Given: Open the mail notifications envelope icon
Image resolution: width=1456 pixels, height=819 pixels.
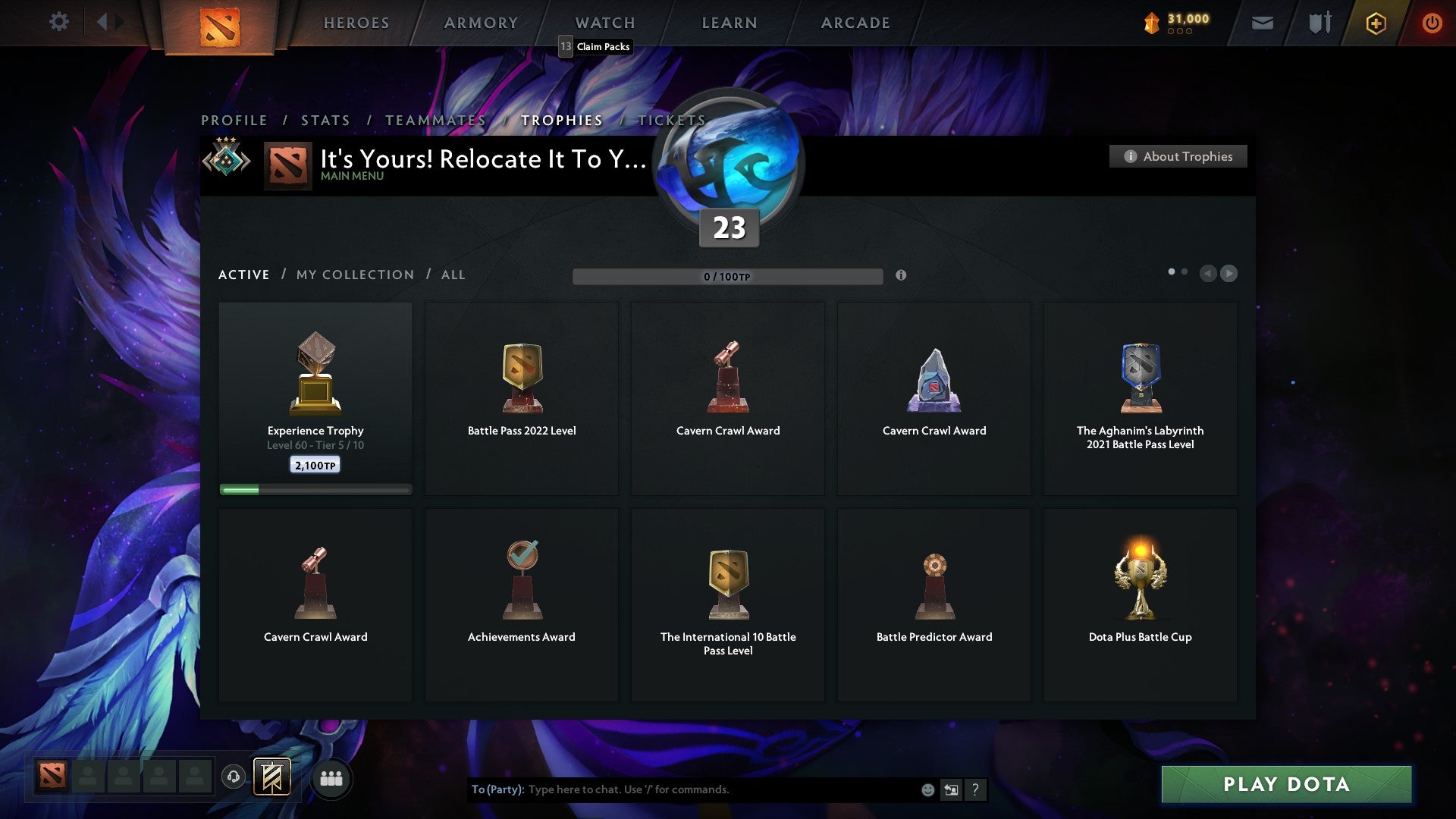Looking at the screenshot, I should pyautogui.click(x=1262, y=23).
